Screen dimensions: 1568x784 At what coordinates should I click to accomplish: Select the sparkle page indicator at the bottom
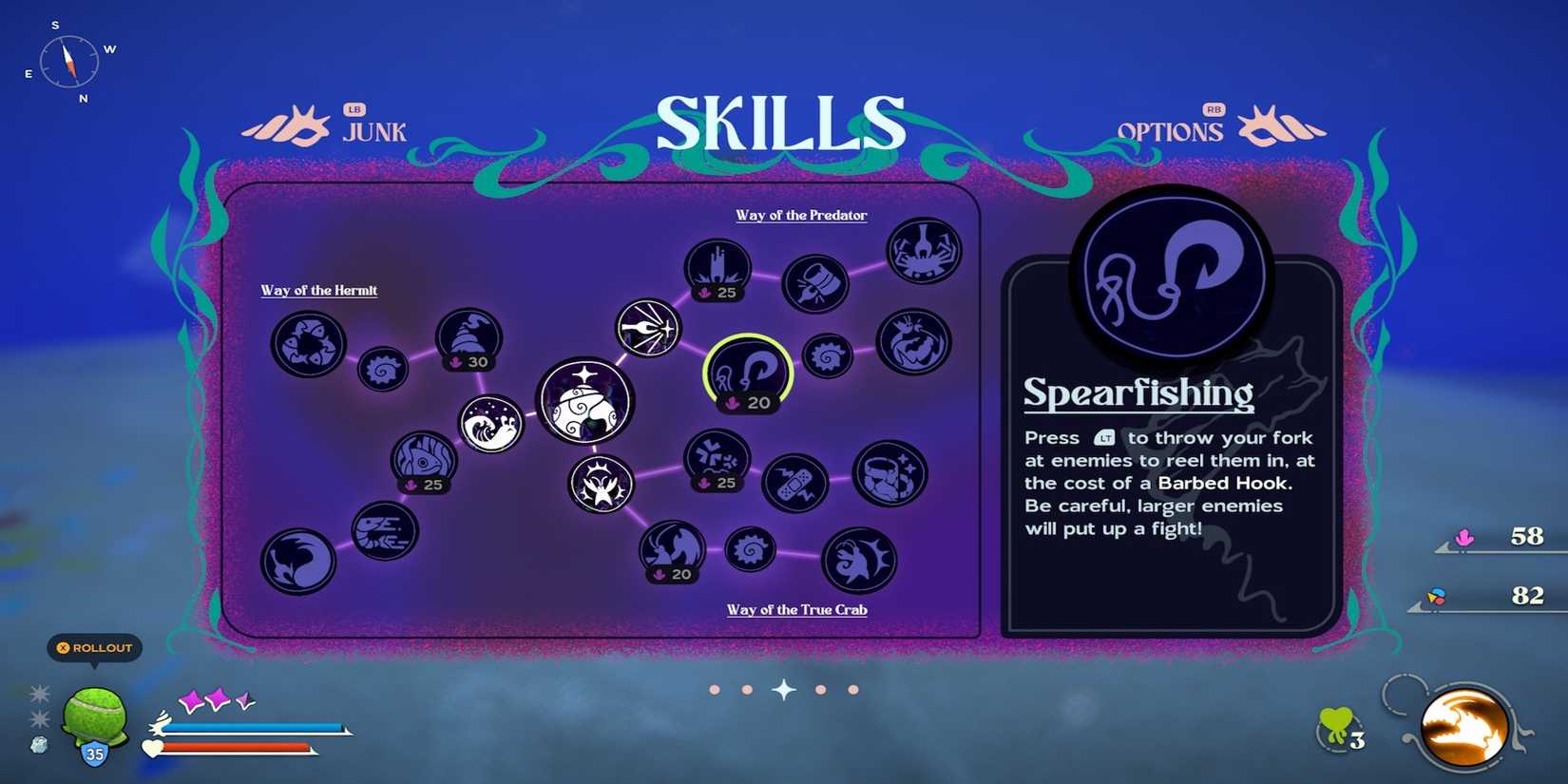(783, 690)
